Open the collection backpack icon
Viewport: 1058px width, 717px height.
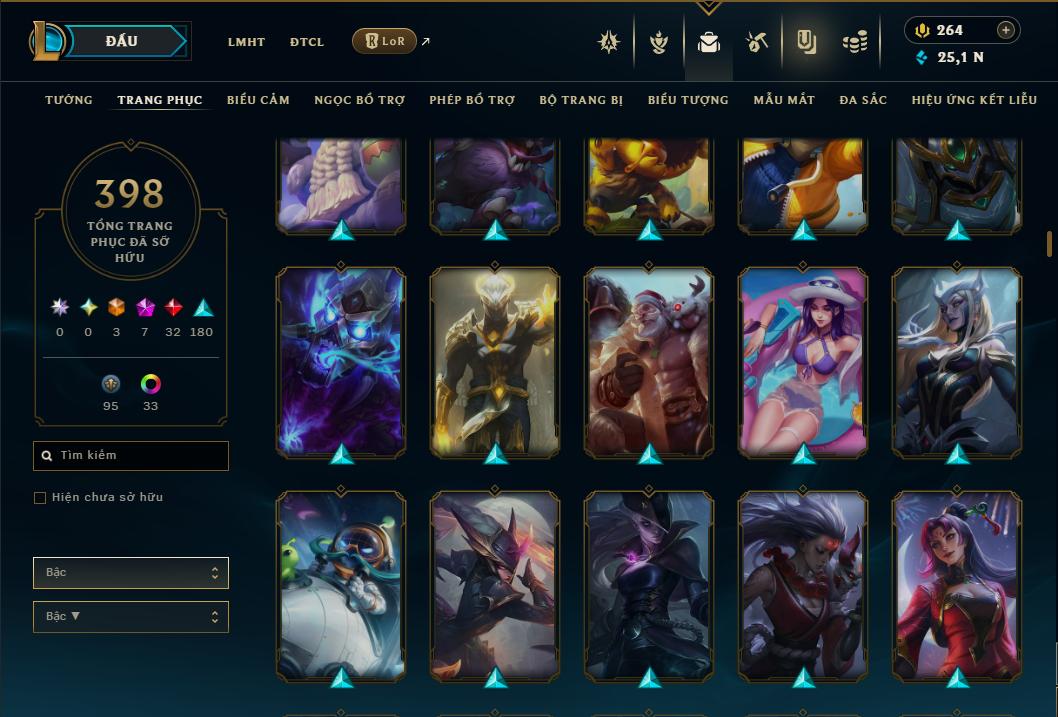click(x=709, y=42)
